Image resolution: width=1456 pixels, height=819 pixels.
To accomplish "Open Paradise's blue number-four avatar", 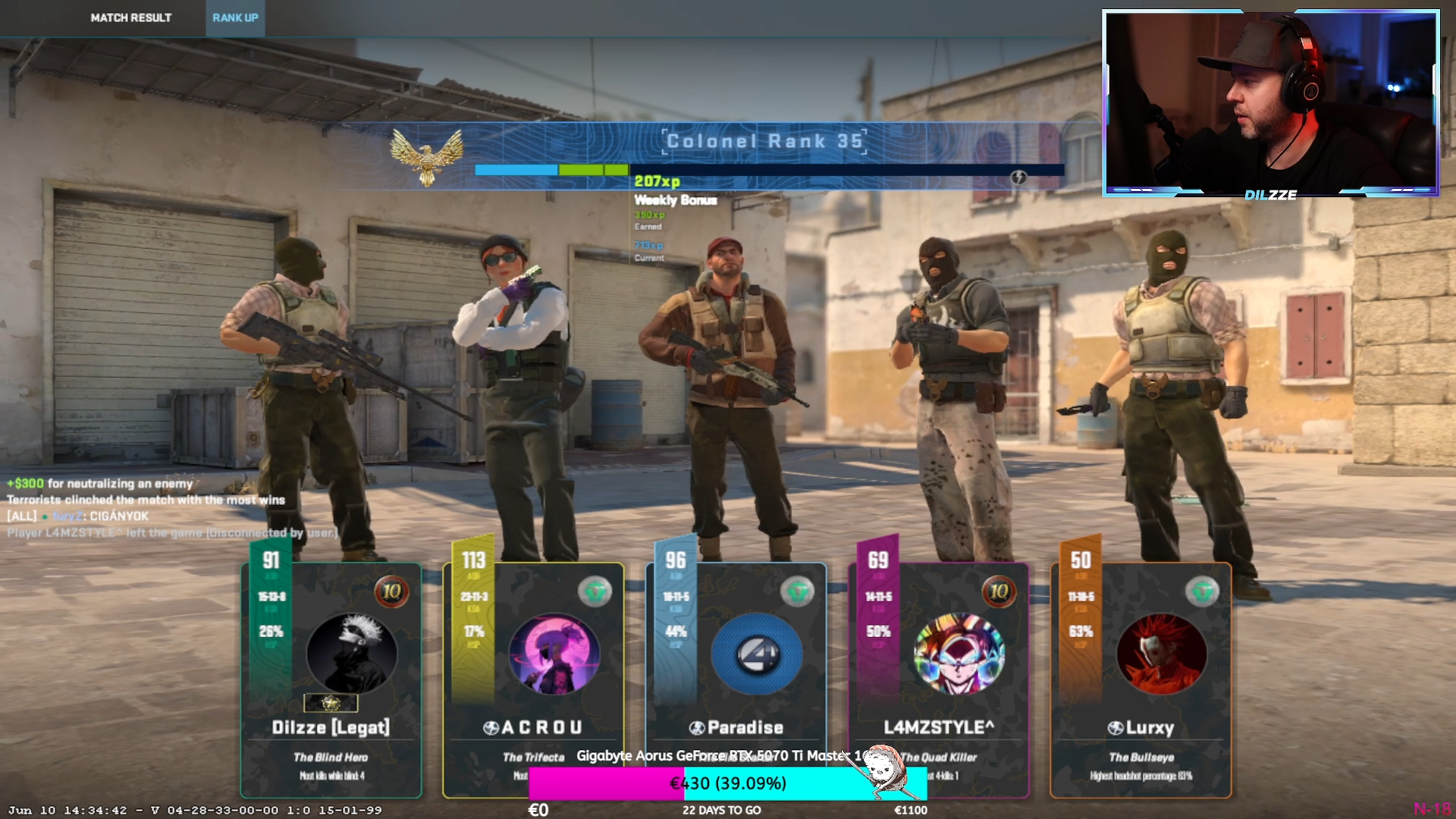I will (x=757, y=653).
